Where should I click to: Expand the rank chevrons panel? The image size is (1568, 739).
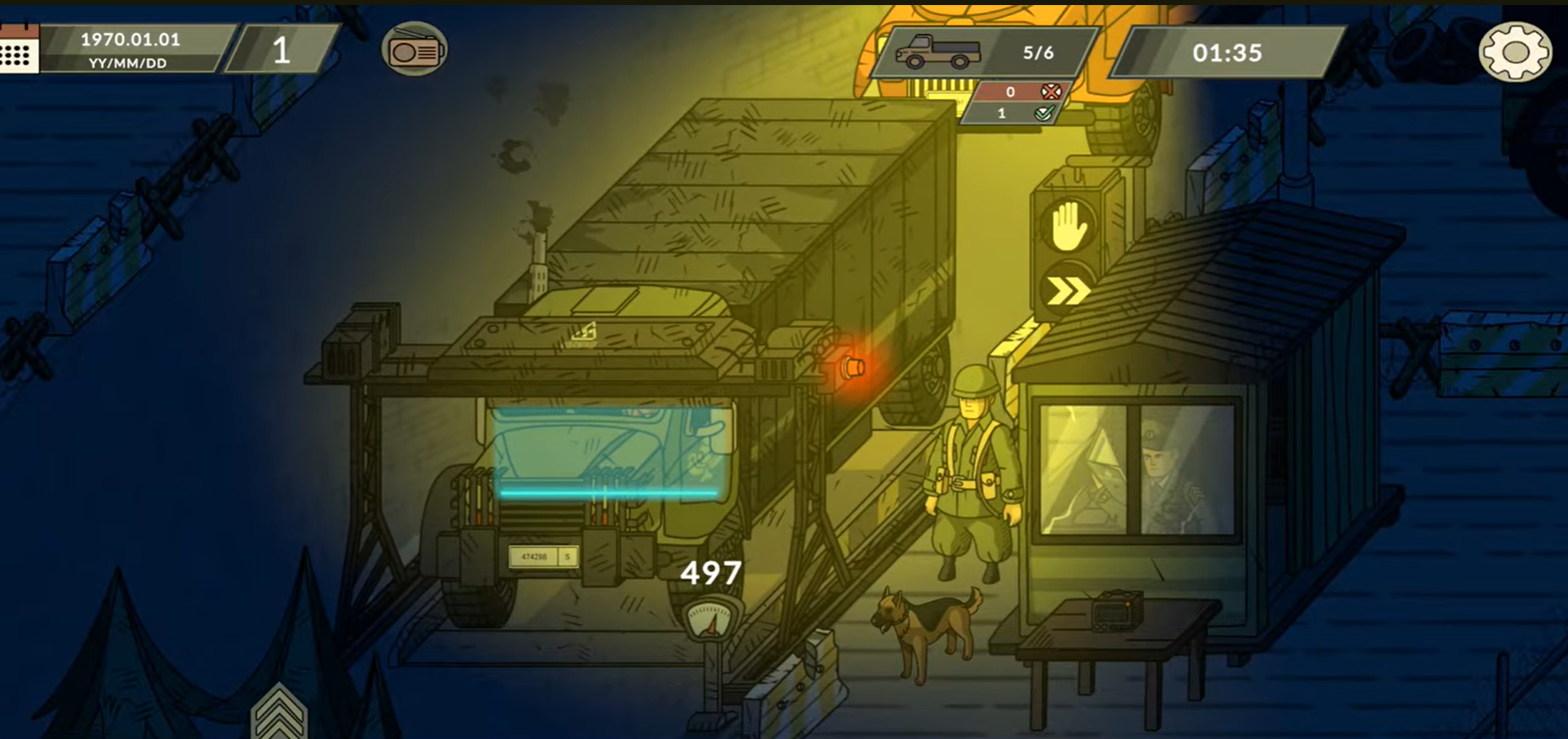[279, 714]
